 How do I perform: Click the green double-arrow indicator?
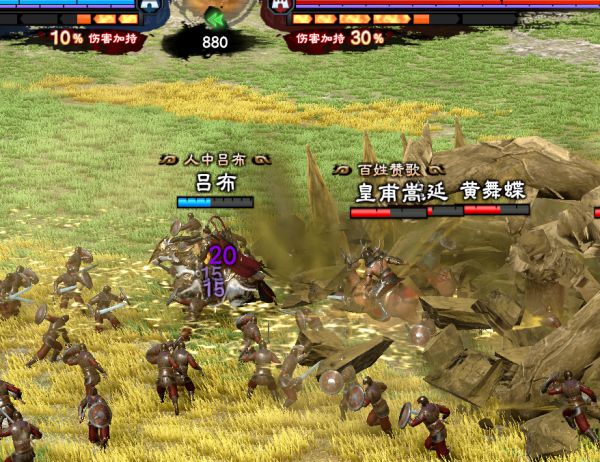pyautogui.click(x=214, y=20)
